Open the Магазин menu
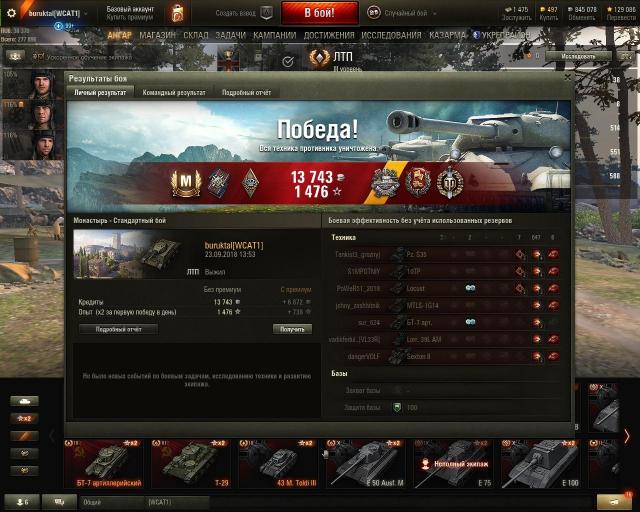Image resolution: width=640 pixels, height=512 pixels. (x=157, y=35)
